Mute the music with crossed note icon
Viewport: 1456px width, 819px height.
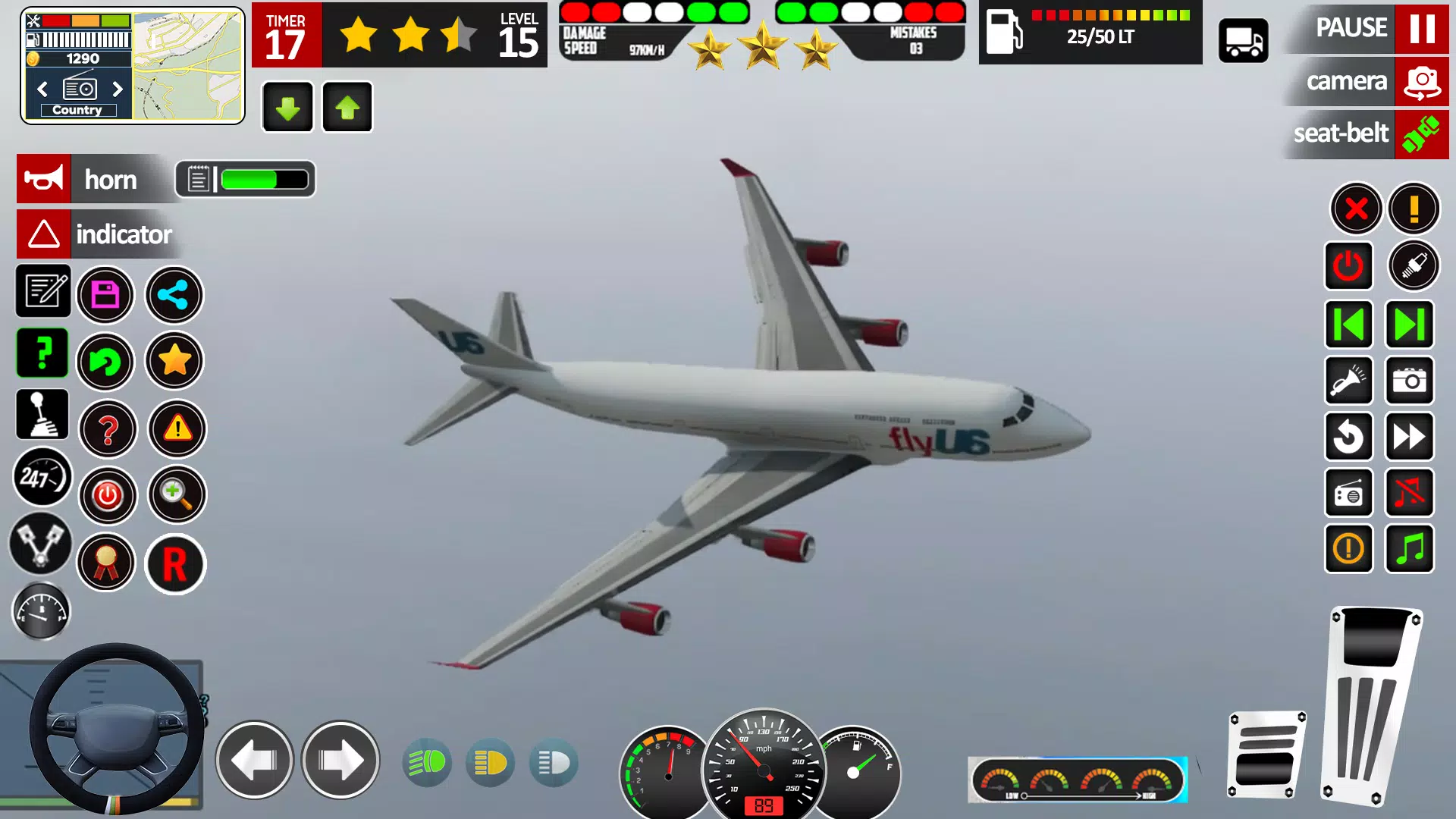pos(1409,493)
